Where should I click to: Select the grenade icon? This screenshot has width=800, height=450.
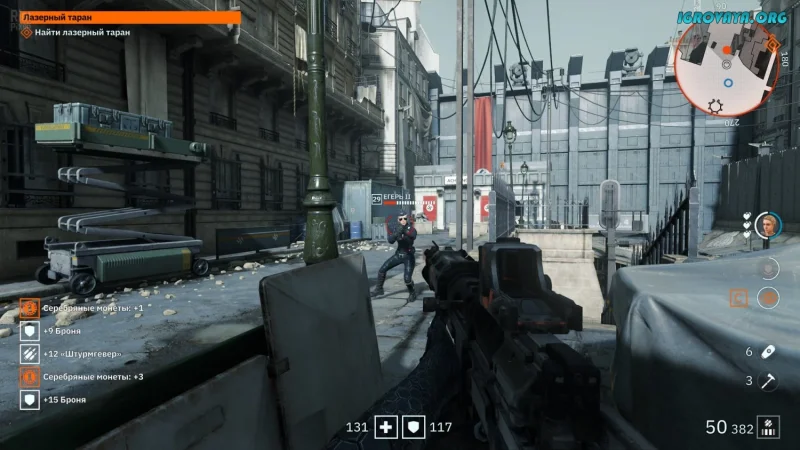click(768, 352)
